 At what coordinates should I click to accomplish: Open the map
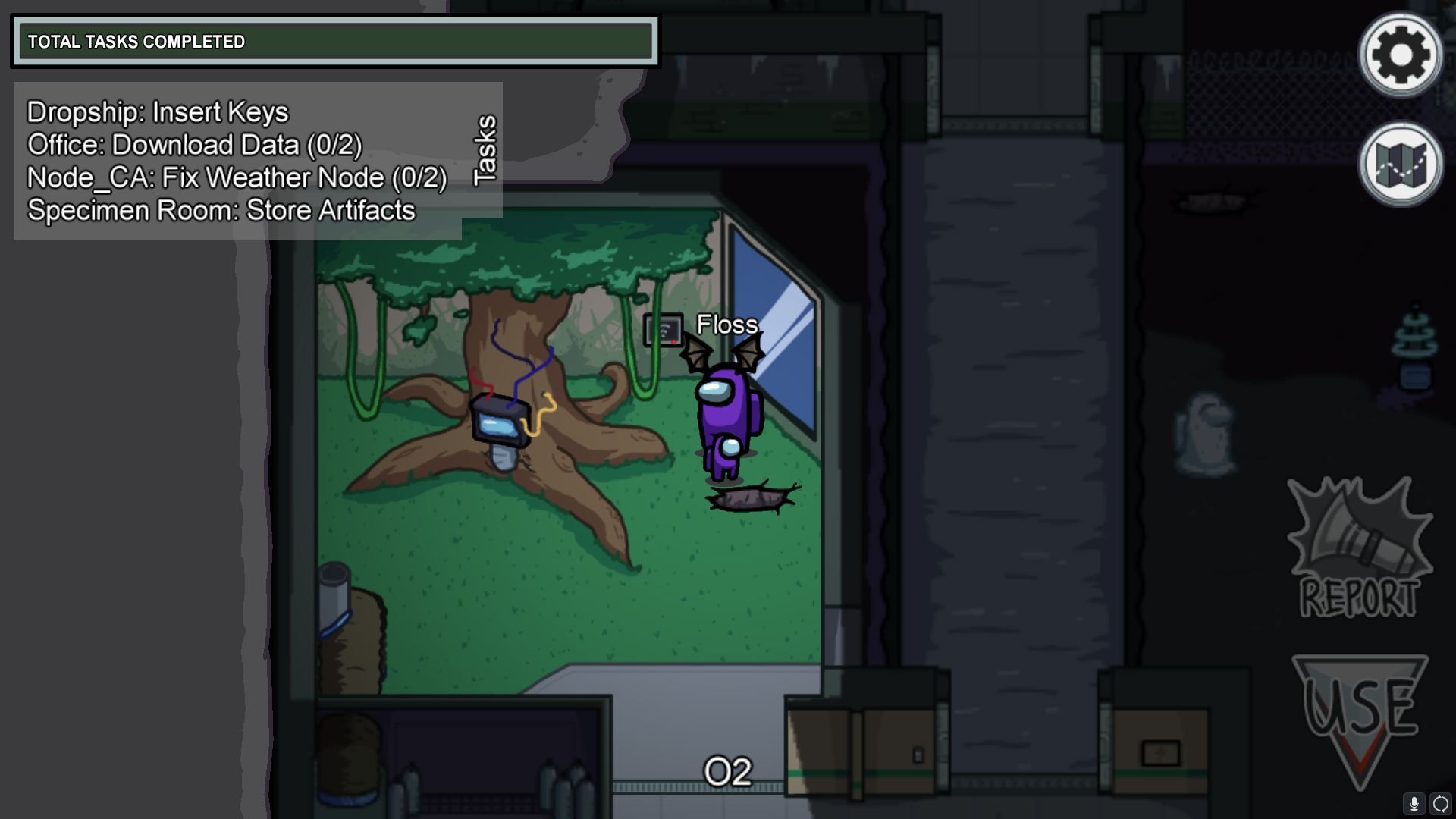[1400, 164]
